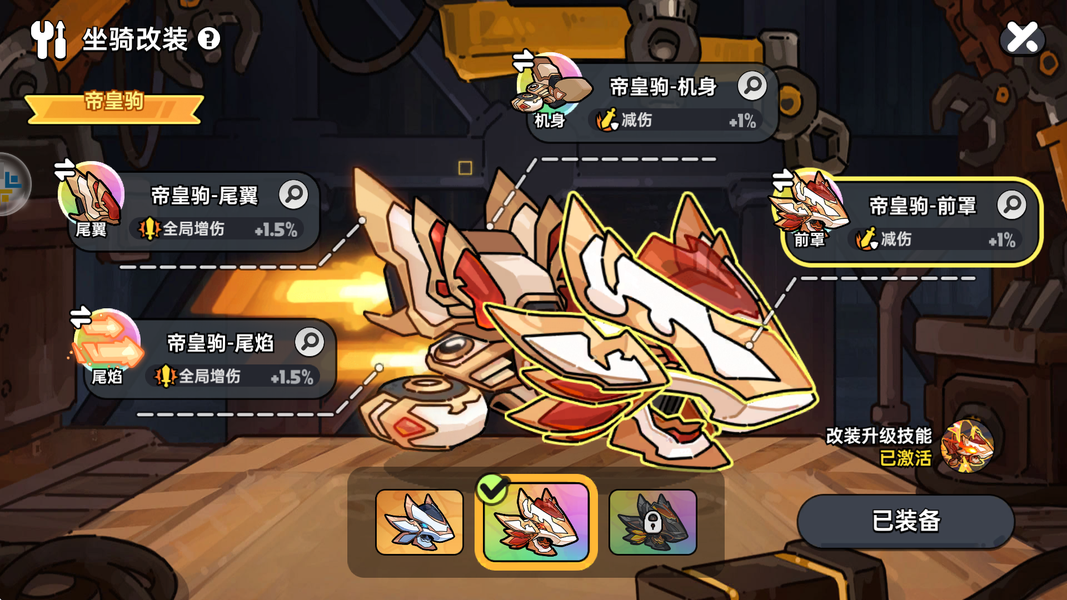The width and height of the screenshot is (1067, 600).
Task: Open the help question mark icon
Action: (208, 39)
